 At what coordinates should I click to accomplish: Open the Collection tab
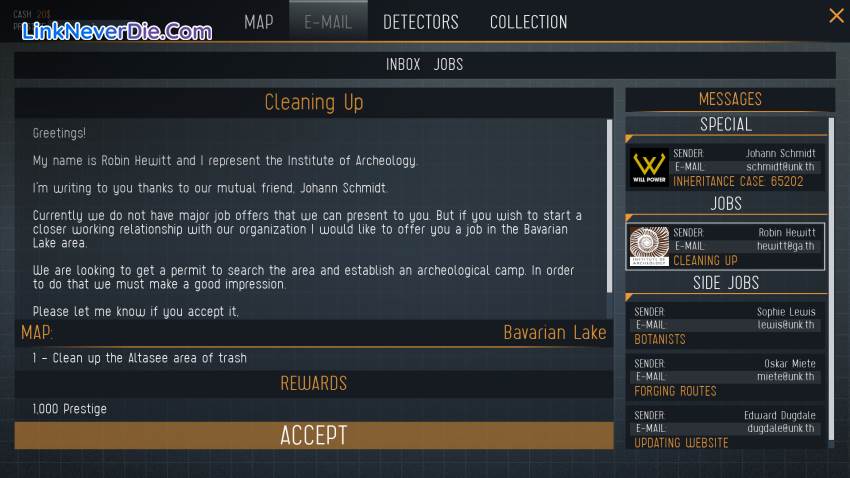click(528, 21)
